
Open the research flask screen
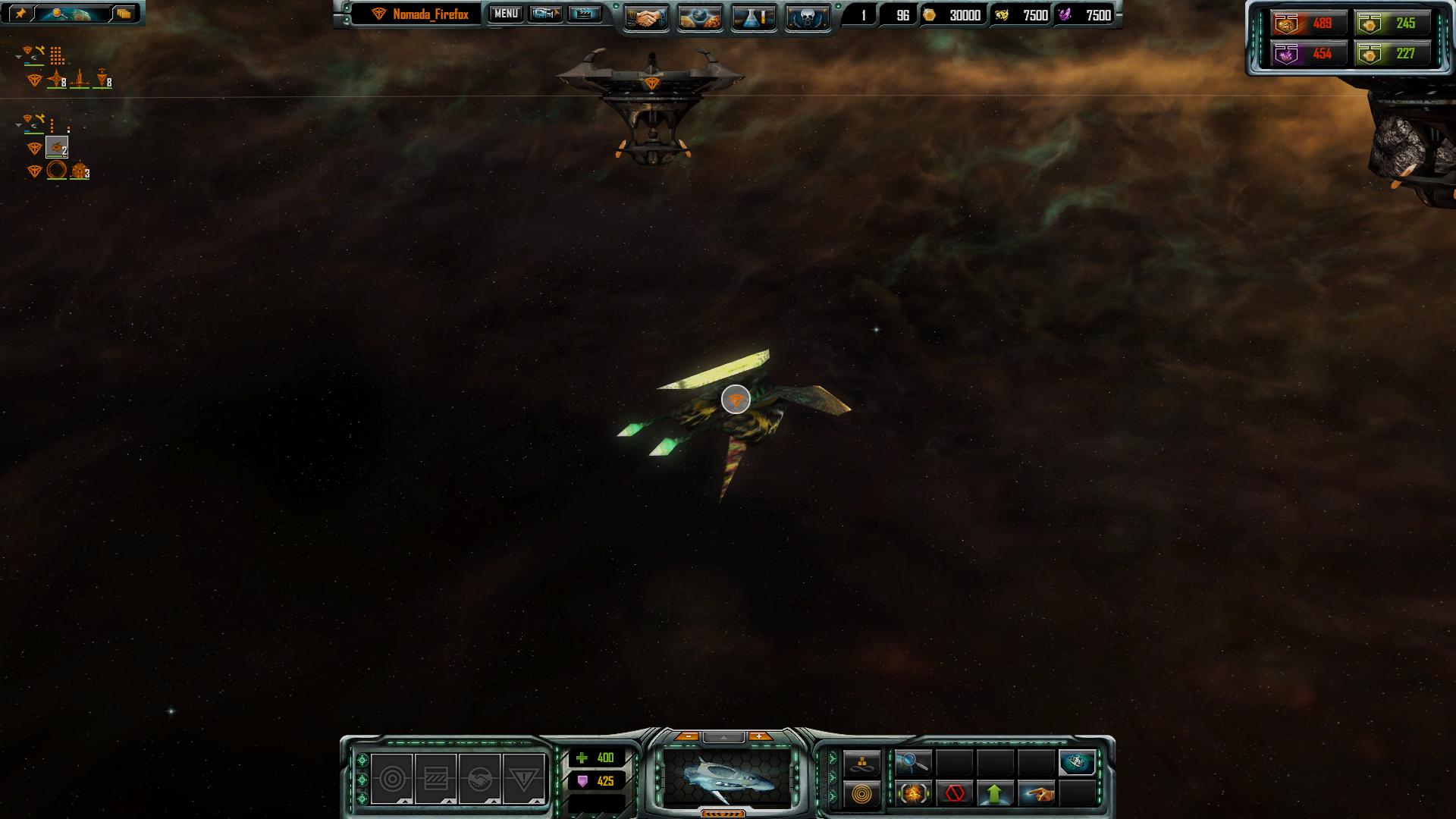click(753, 17)
